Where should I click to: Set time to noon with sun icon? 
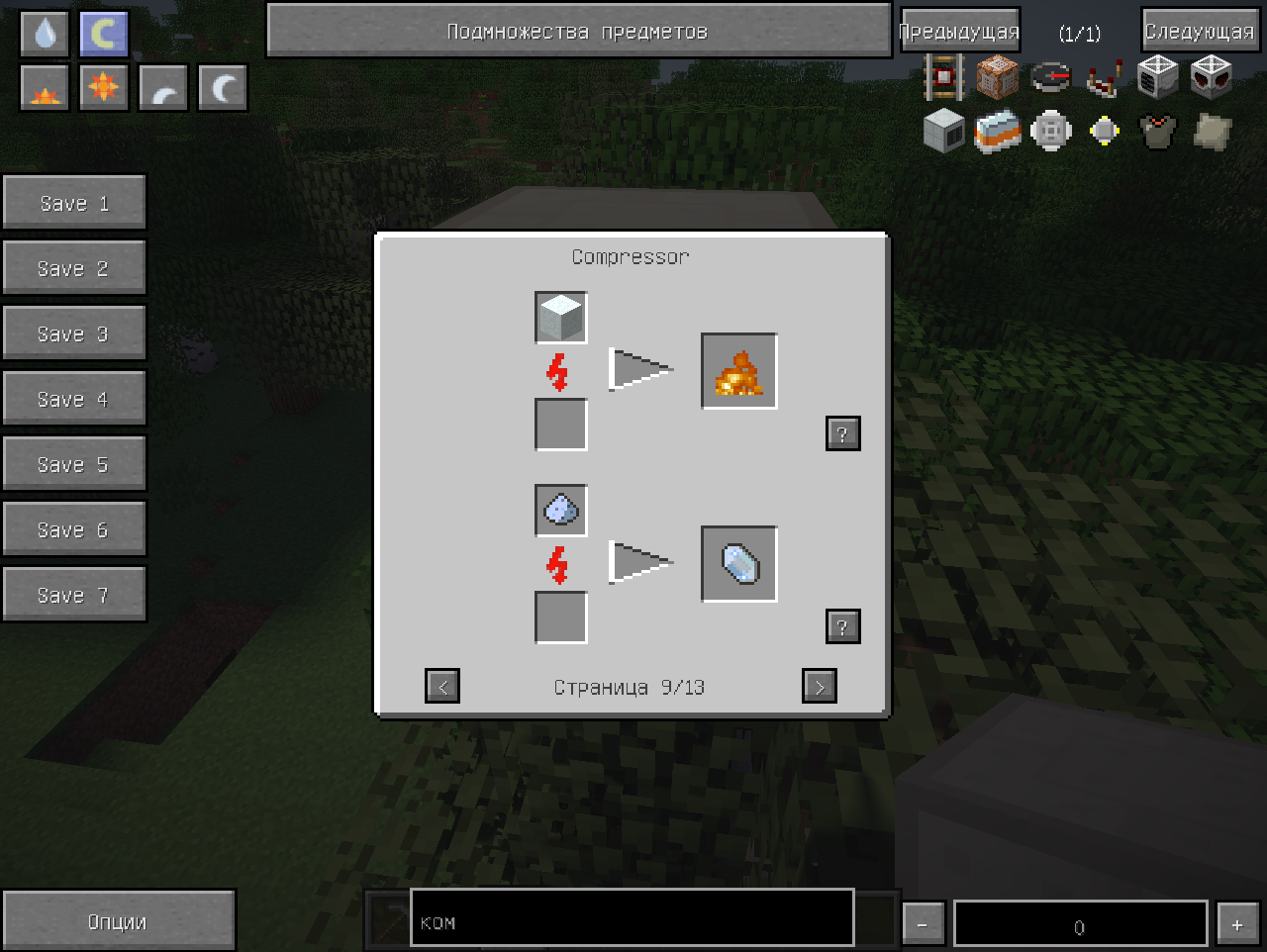[104, 89]
